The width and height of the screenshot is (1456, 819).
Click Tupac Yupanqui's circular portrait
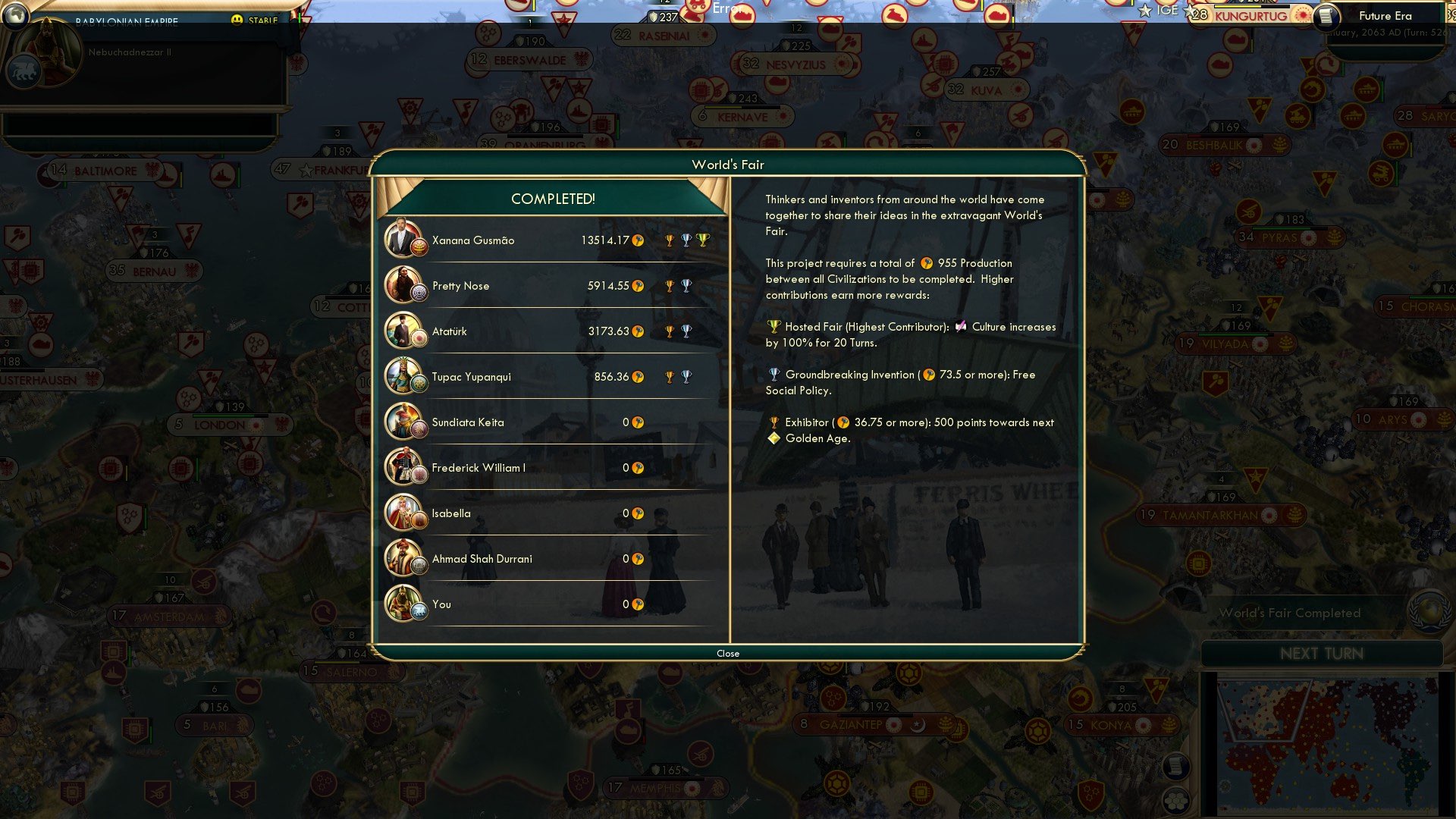click(x=405, y=376)
